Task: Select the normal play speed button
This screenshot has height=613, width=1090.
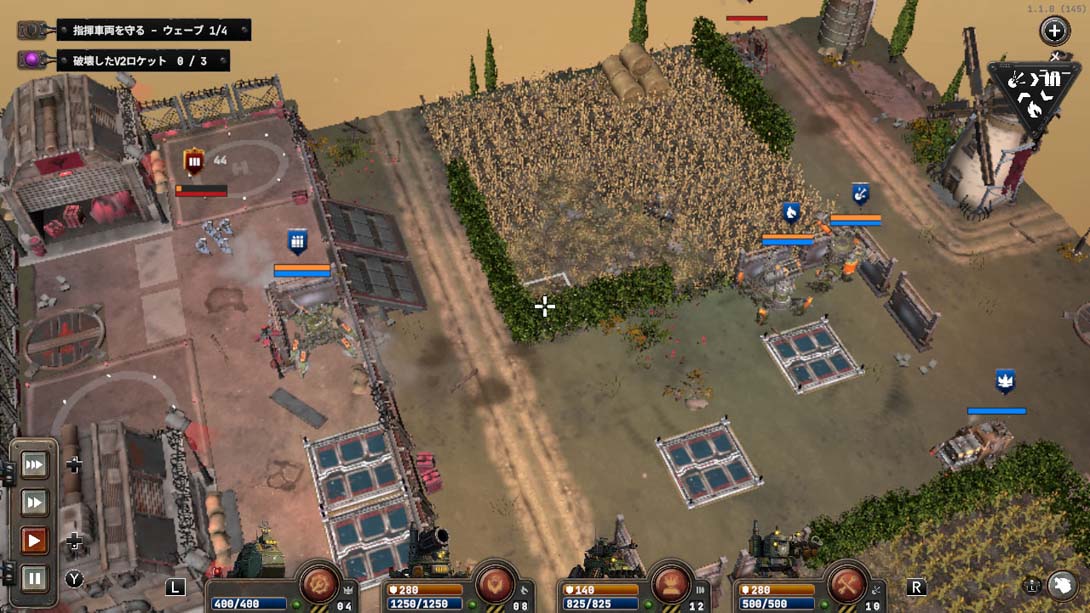Action: pyautogui.click(x=35, y=541)
